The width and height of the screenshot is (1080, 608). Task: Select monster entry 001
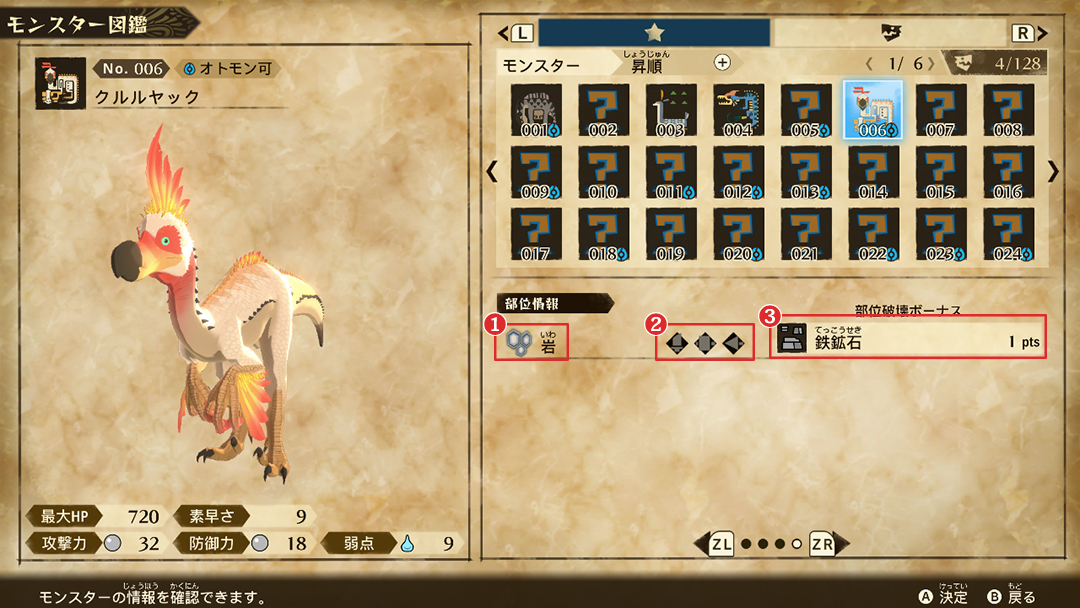point(536,110)
